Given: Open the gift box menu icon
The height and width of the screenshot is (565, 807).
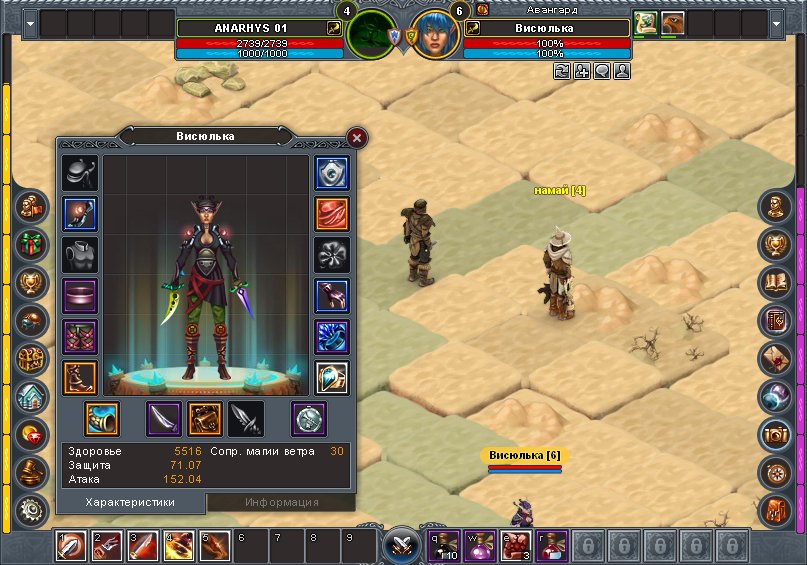Looking at the screenshot, I should (x=32, y=243).
